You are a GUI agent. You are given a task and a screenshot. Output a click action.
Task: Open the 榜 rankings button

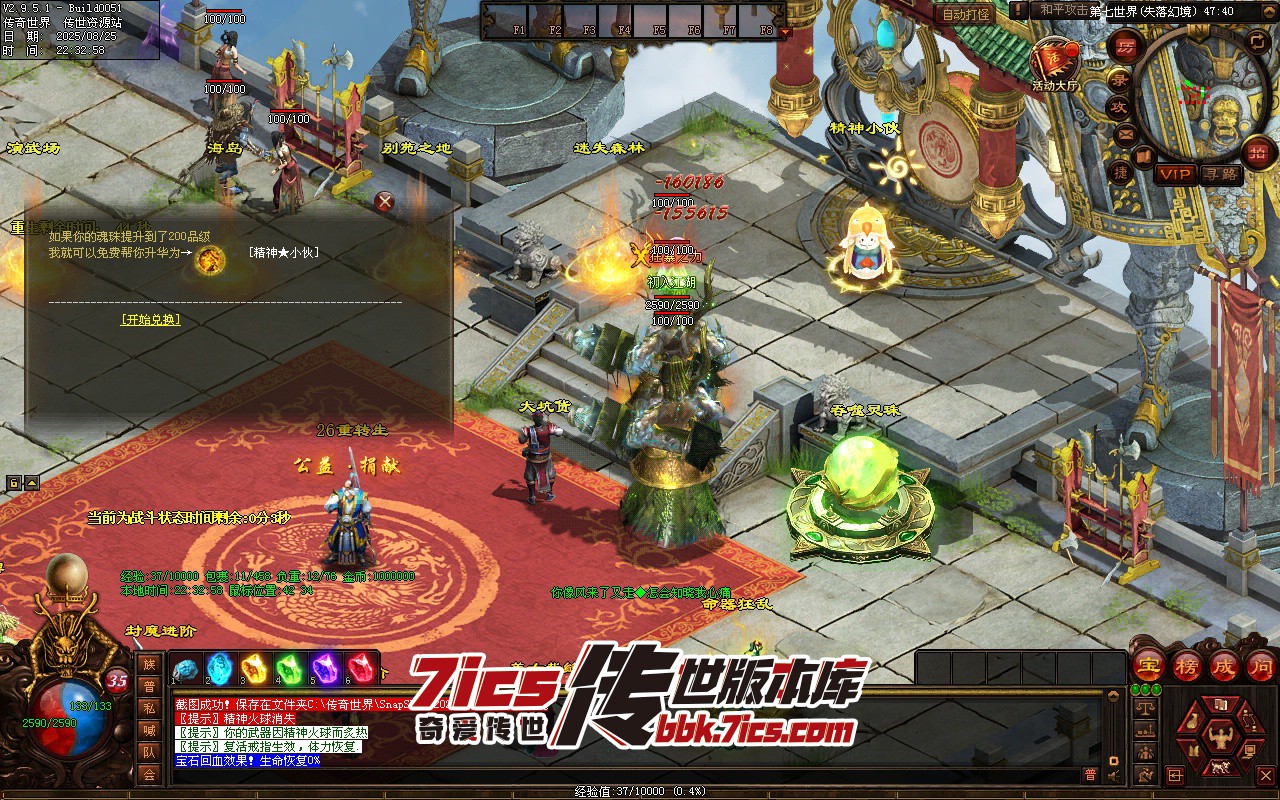click(x=1186, y=666)
